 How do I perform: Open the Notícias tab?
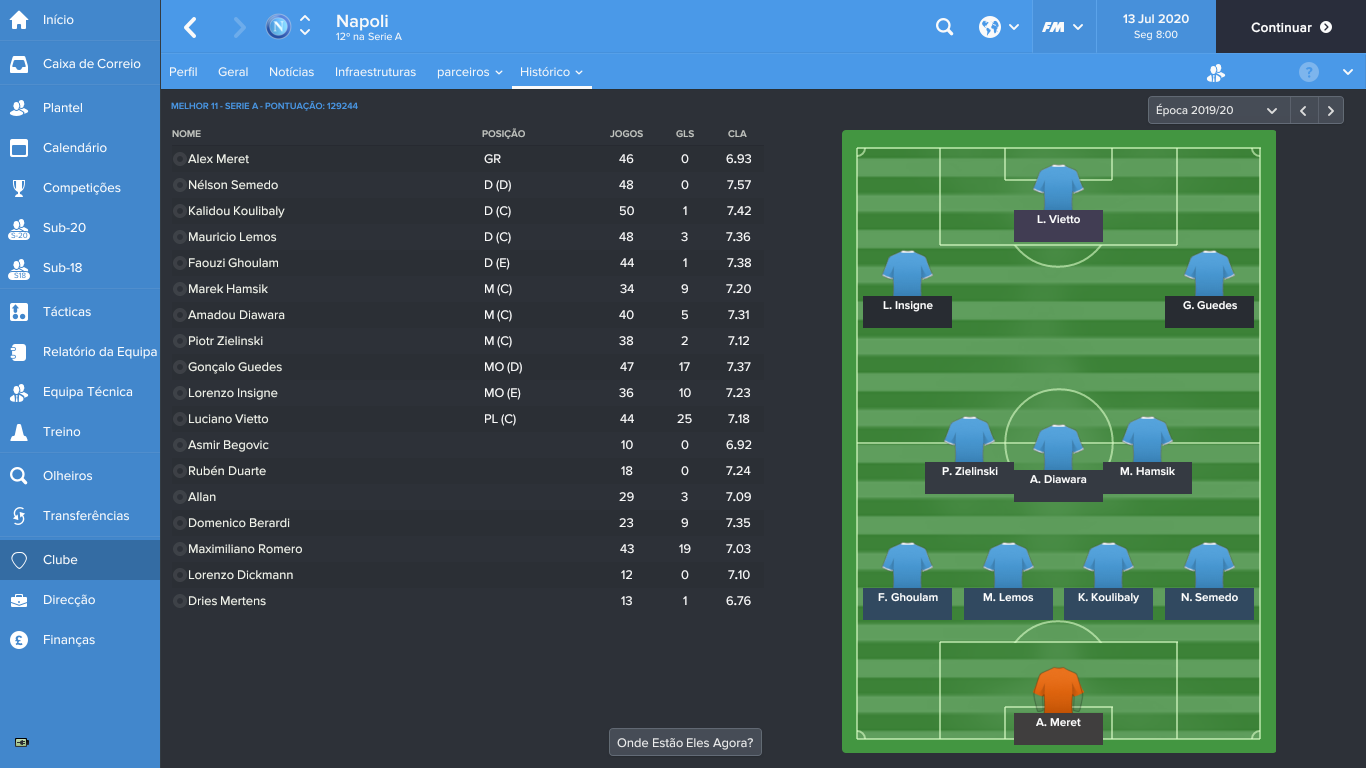pos(290,71)
